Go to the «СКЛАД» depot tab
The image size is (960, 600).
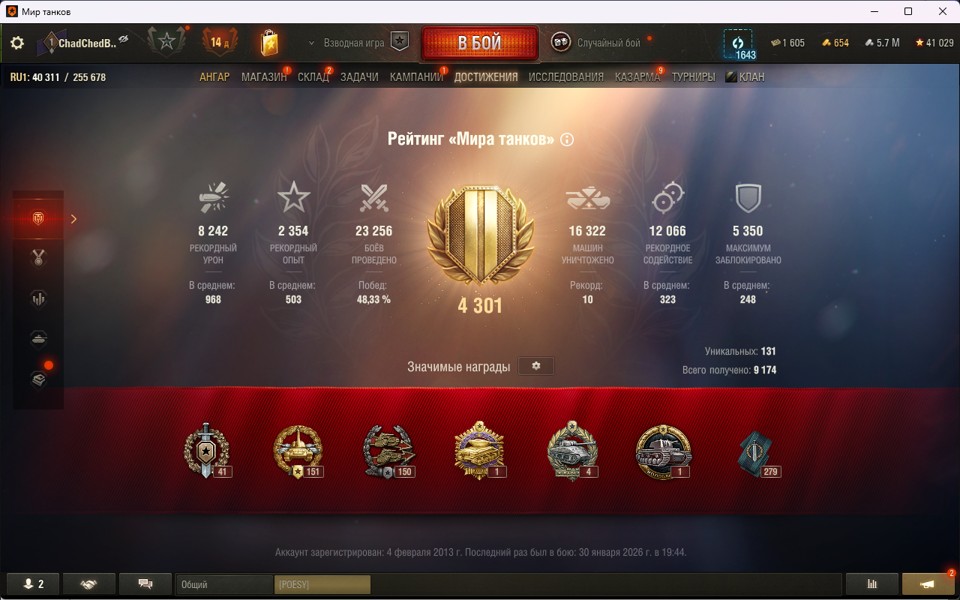pyautogui.click(x=313, y=77)
